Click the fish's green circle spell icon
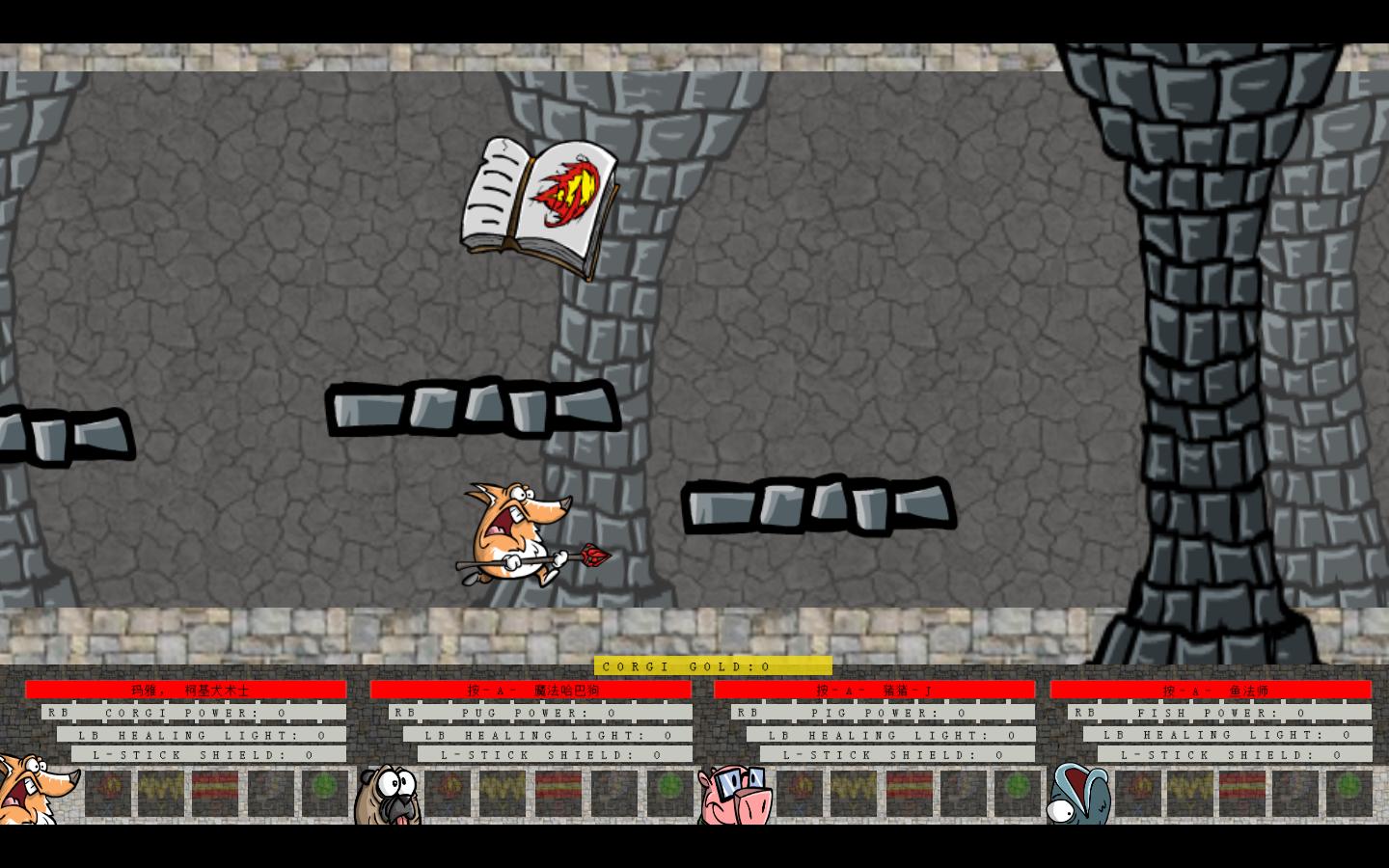Viewport: 1389px width, 868px height. (1348, 793)
